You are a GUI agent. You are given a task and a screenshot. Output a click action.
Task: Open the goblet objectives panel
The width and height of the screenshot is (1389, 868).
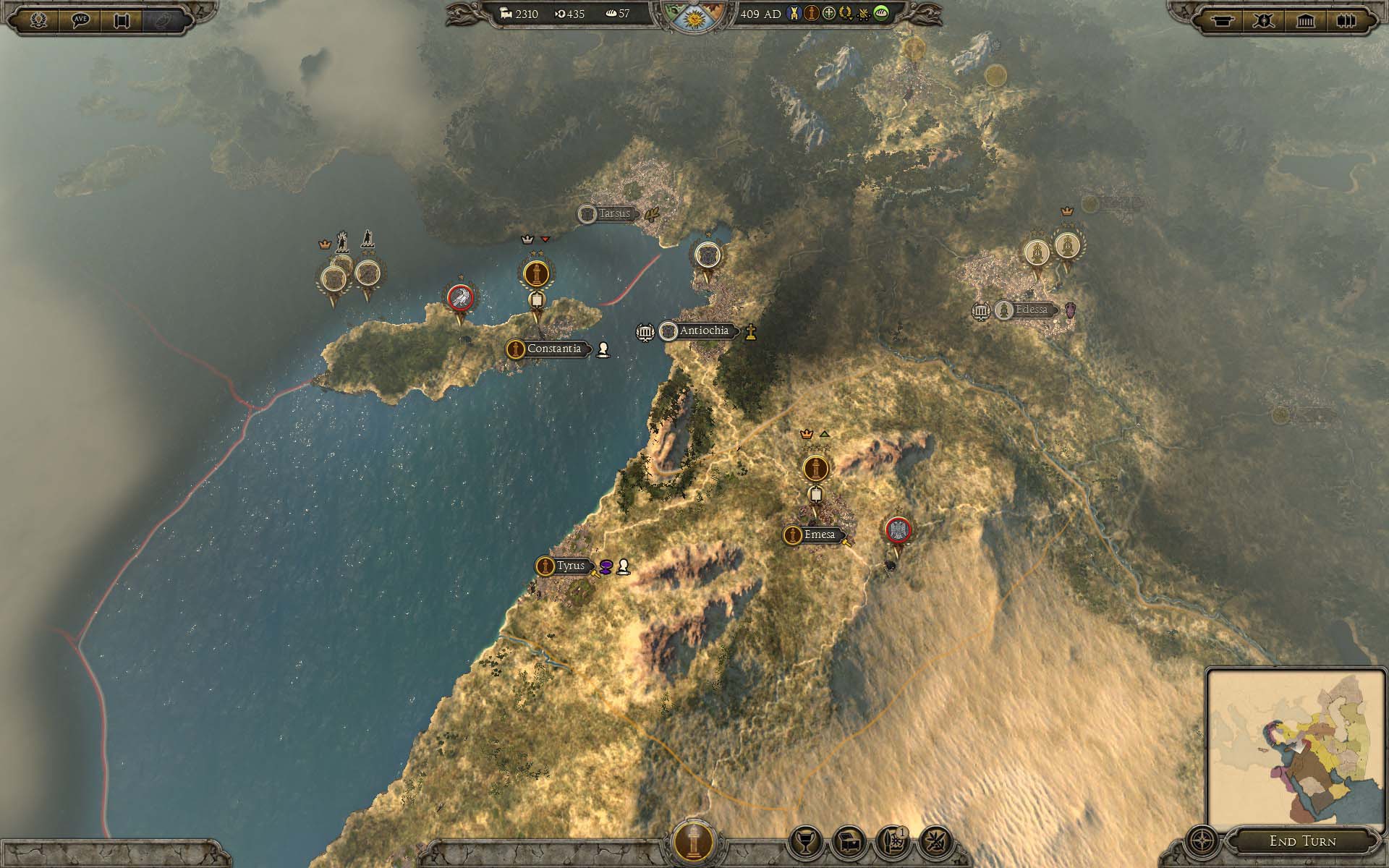805,842
